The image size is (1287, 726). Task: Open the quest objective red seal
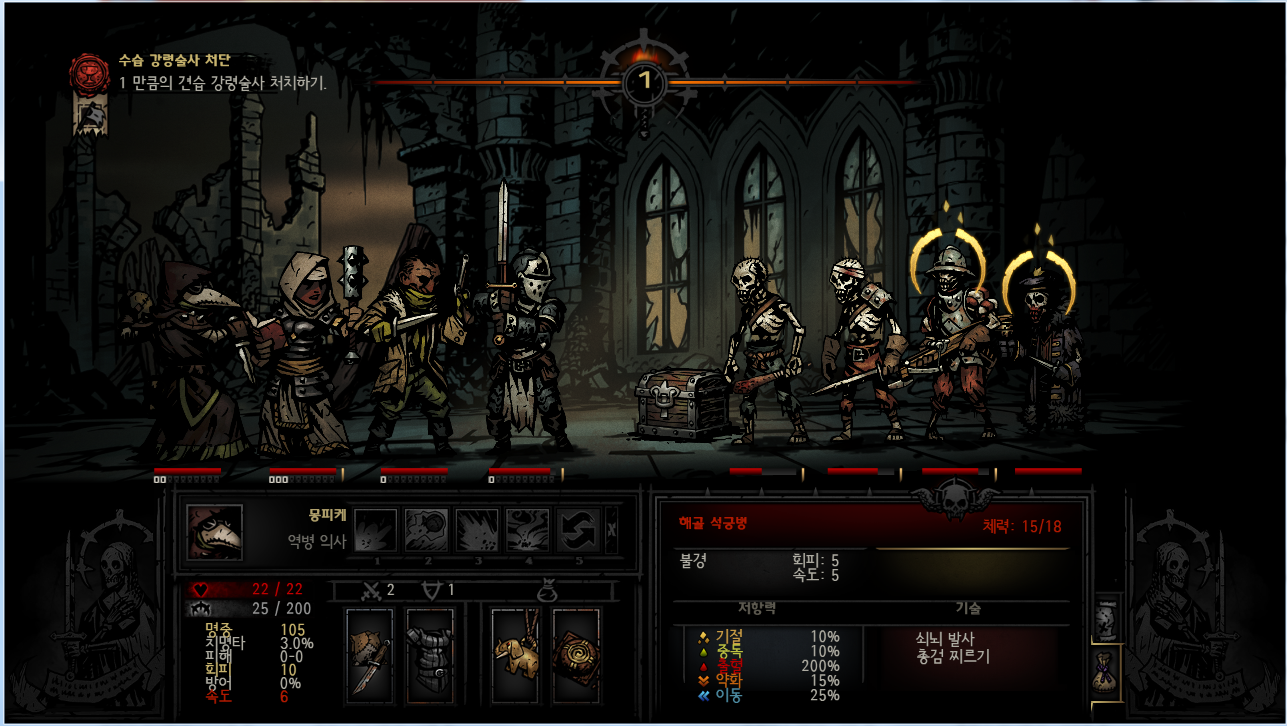[88, 72]
